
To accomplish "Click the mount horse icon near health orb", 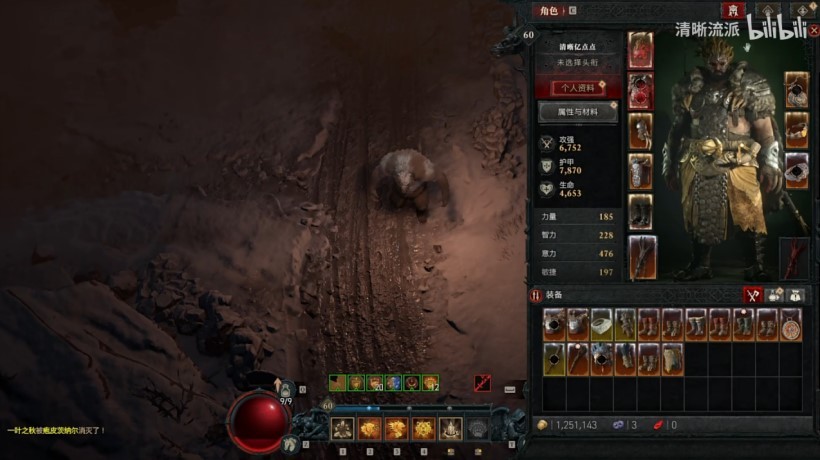I will [292, 443].
